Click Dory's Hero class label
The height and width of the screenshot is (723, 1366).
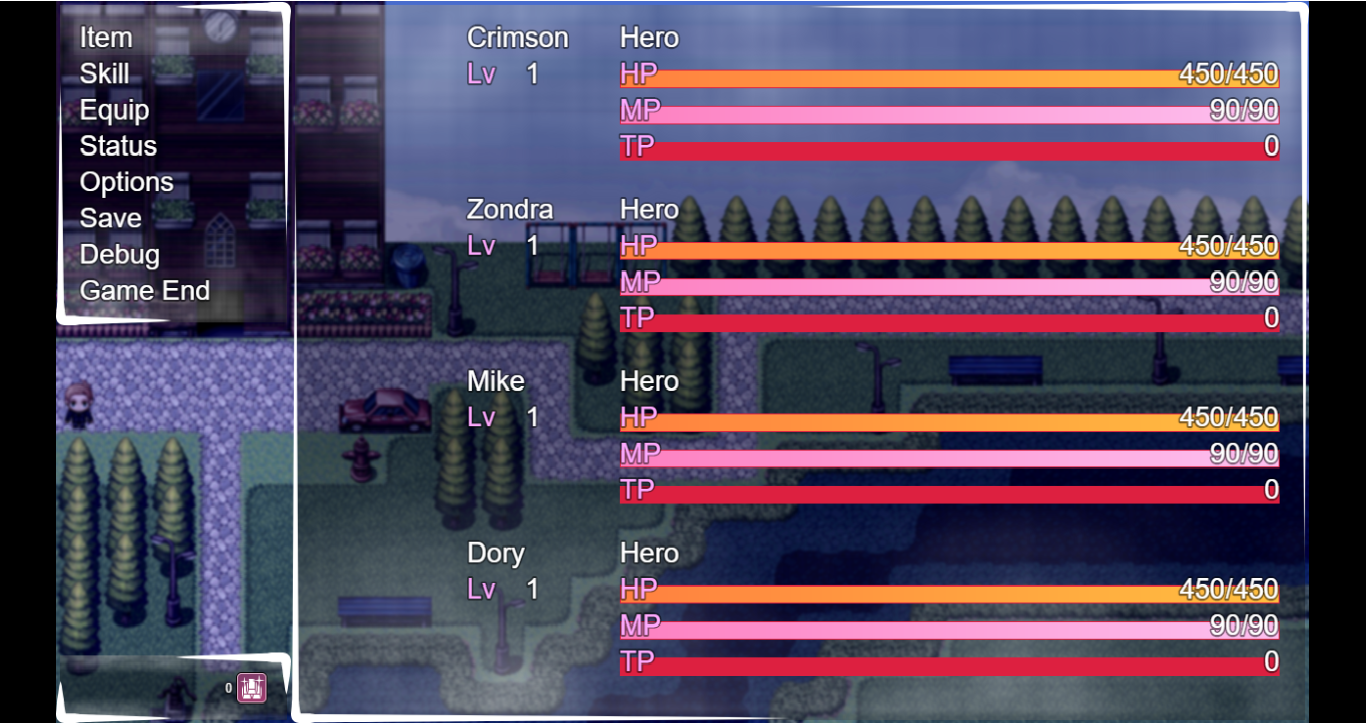(648, 553)
